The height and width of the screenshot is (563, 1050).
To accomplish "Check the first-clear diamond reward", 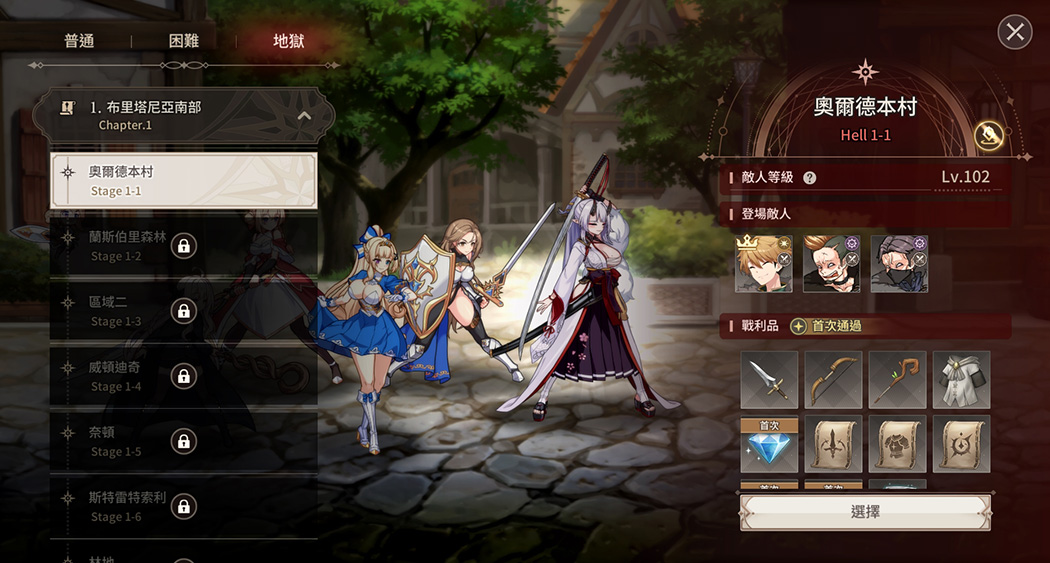I will pyautogui.click(x=769, y=445).
